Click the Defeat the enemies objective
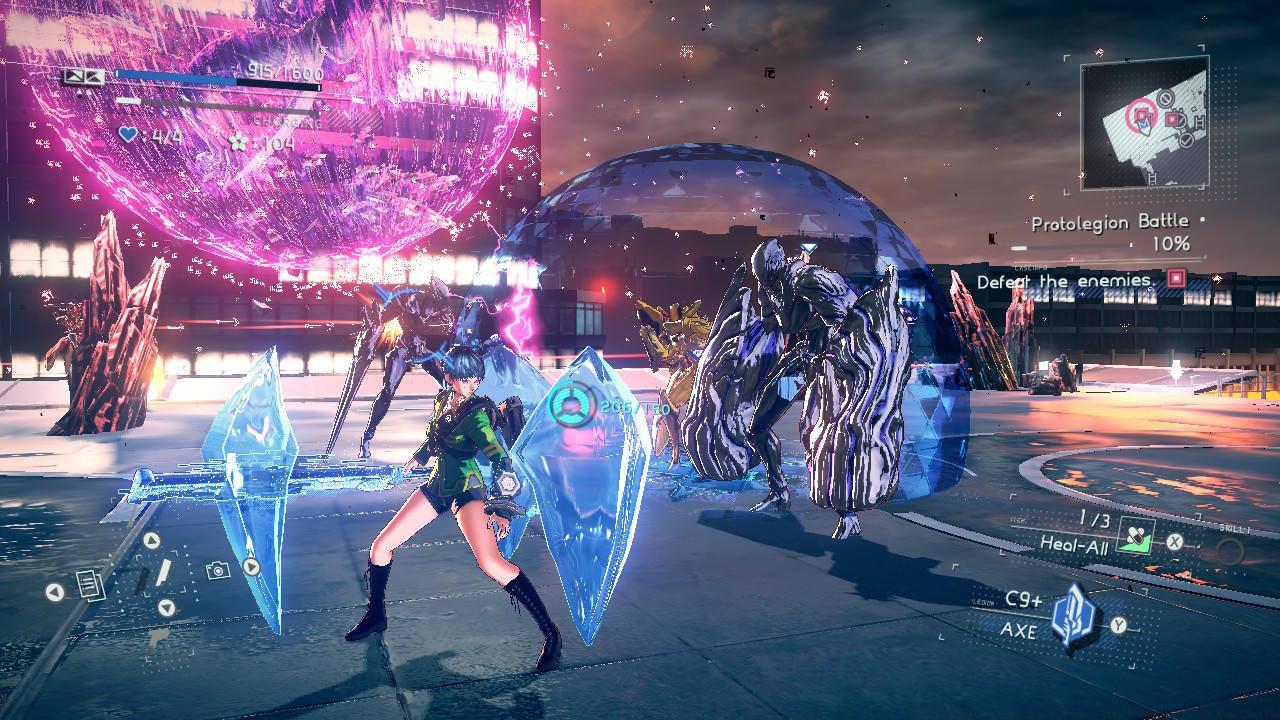1280x720 pixels. (1064, 281)
